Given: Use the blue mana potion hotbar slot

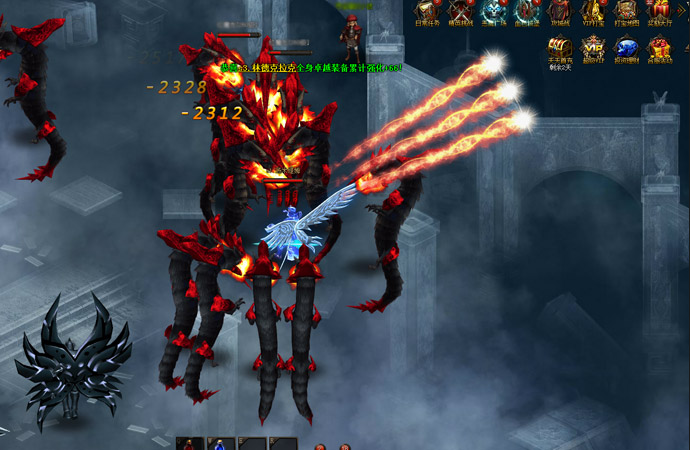Looking at the screenshot, I should point(220,444).
